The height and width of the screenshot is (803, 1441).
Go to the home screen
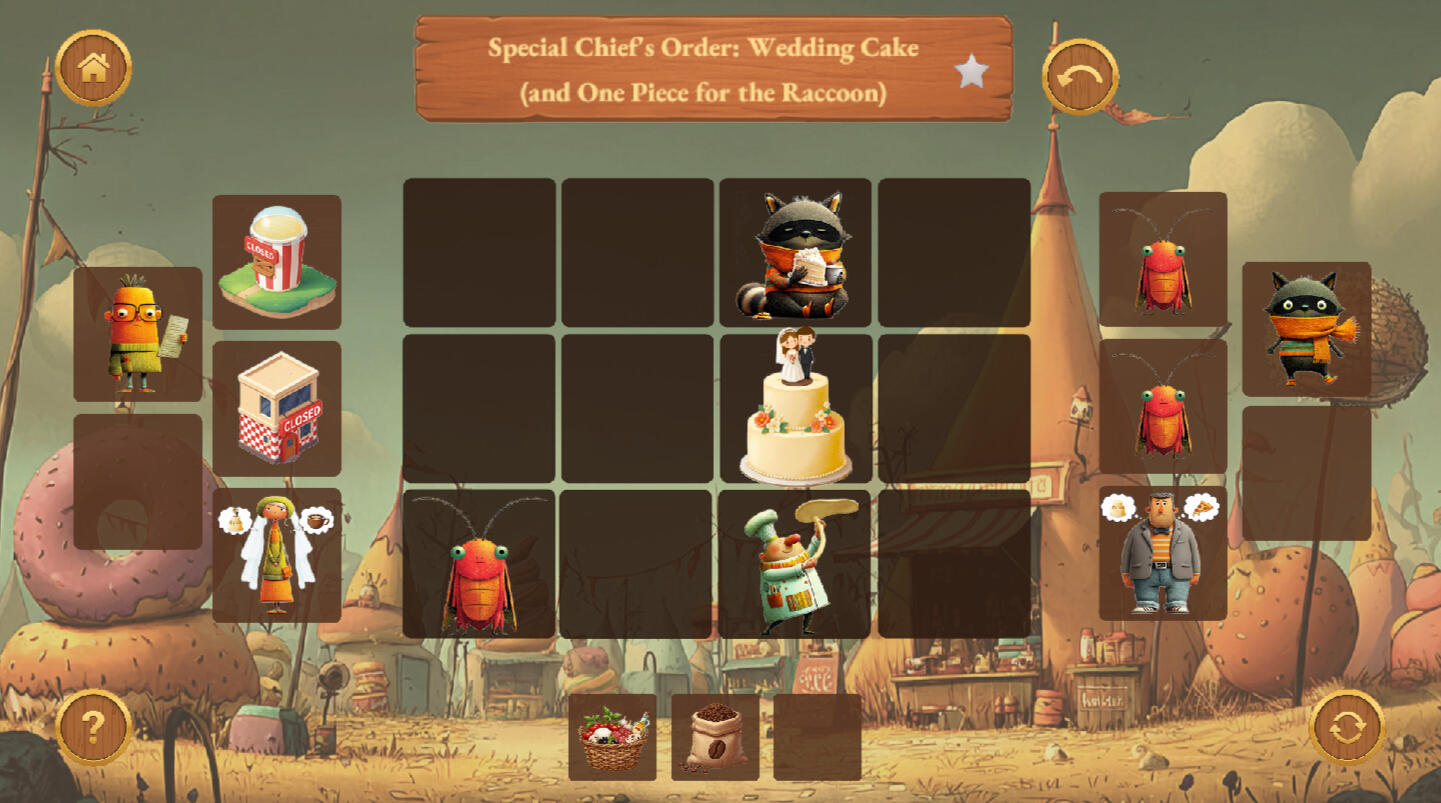(x=93, y=68)
